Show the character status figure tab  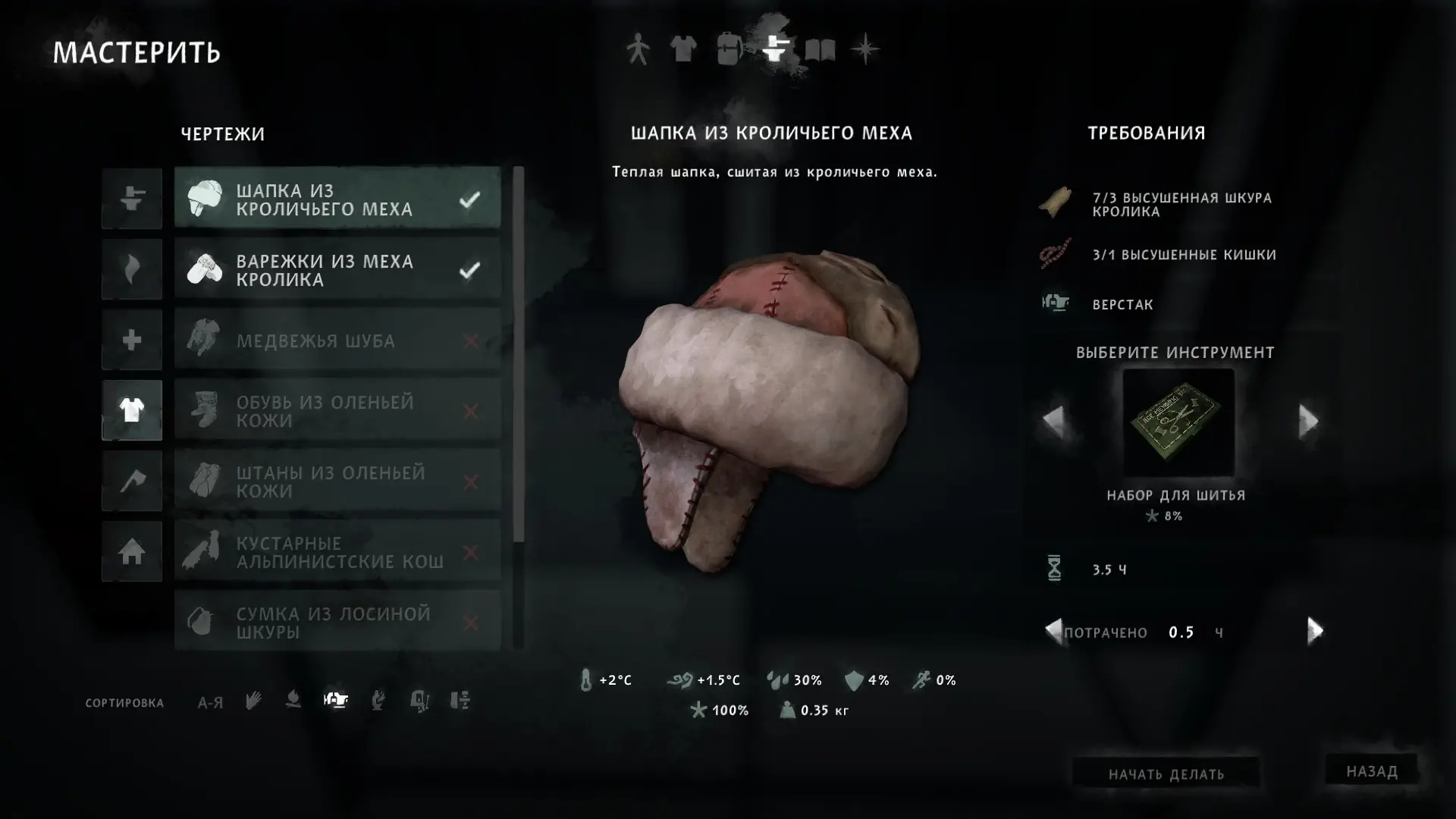(638, 50)
